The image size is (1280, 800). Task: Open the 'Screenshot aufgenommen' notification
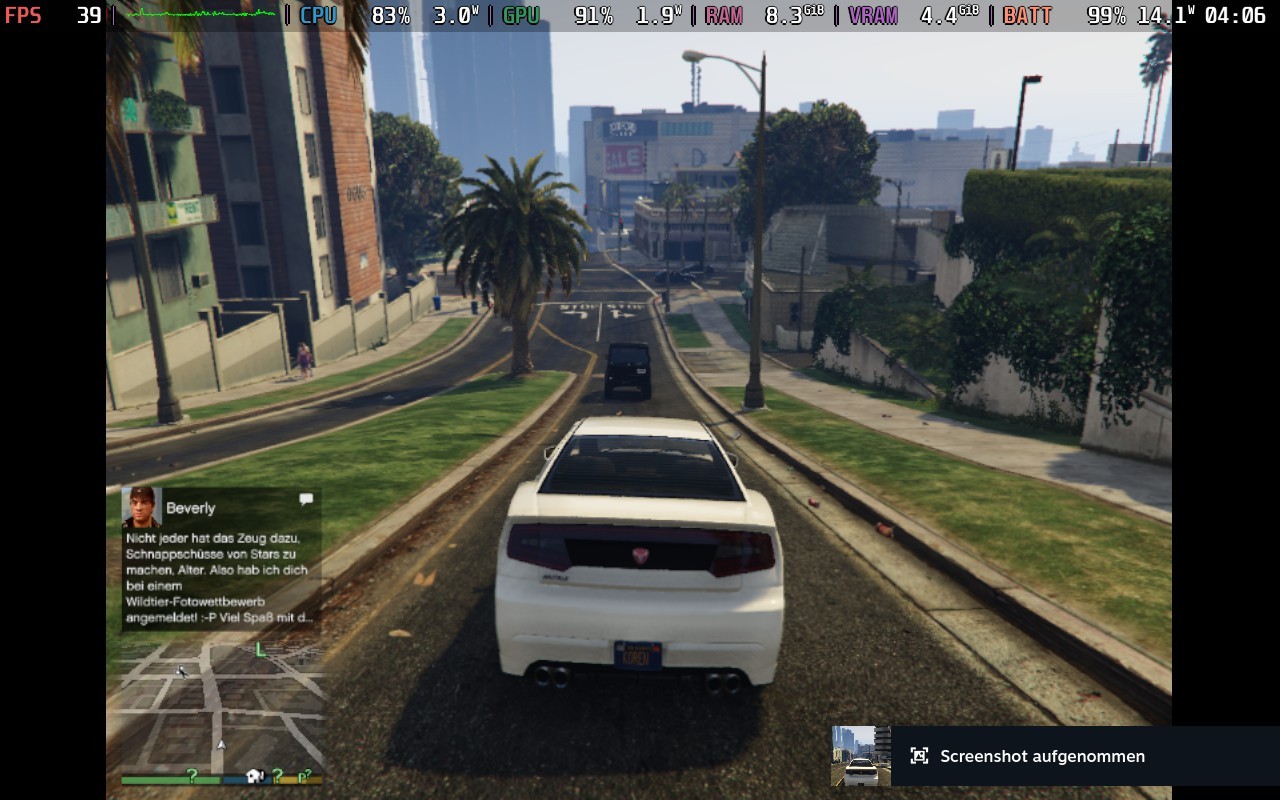1042,756
